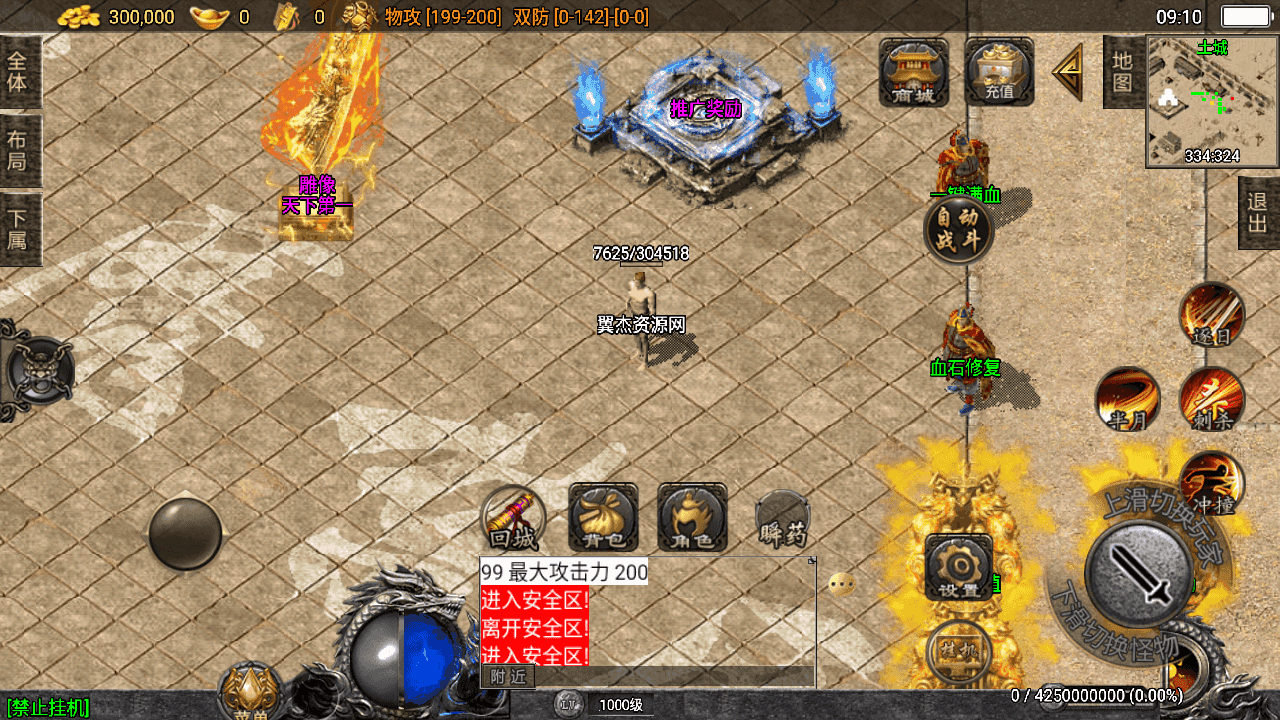This screenshot has width=1280, height=720.
Task: Open 设置 settings
Action: [x=958, y=567]
